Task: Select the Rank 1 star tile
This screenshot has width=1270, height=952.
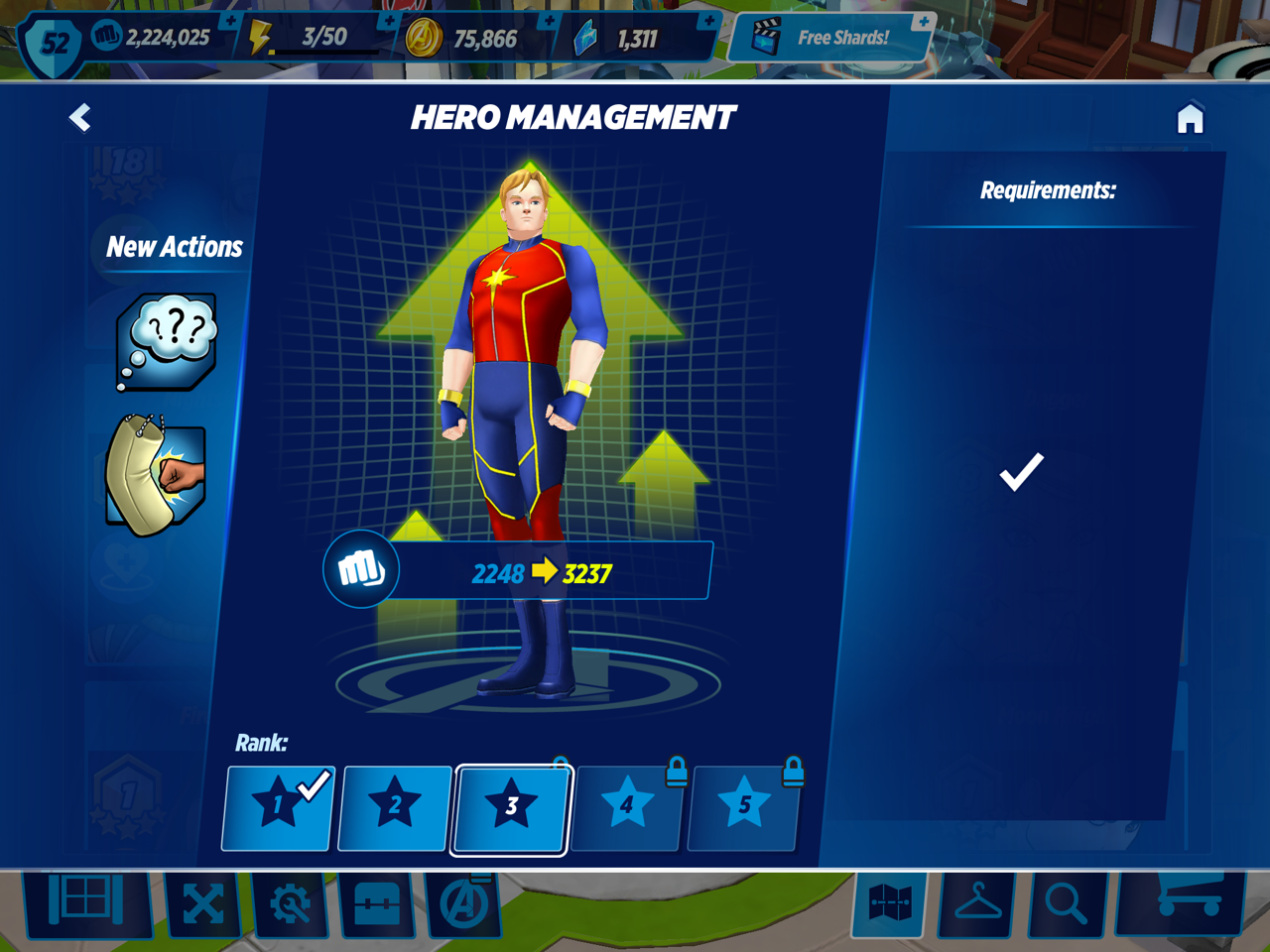Action: pos(278,807)
